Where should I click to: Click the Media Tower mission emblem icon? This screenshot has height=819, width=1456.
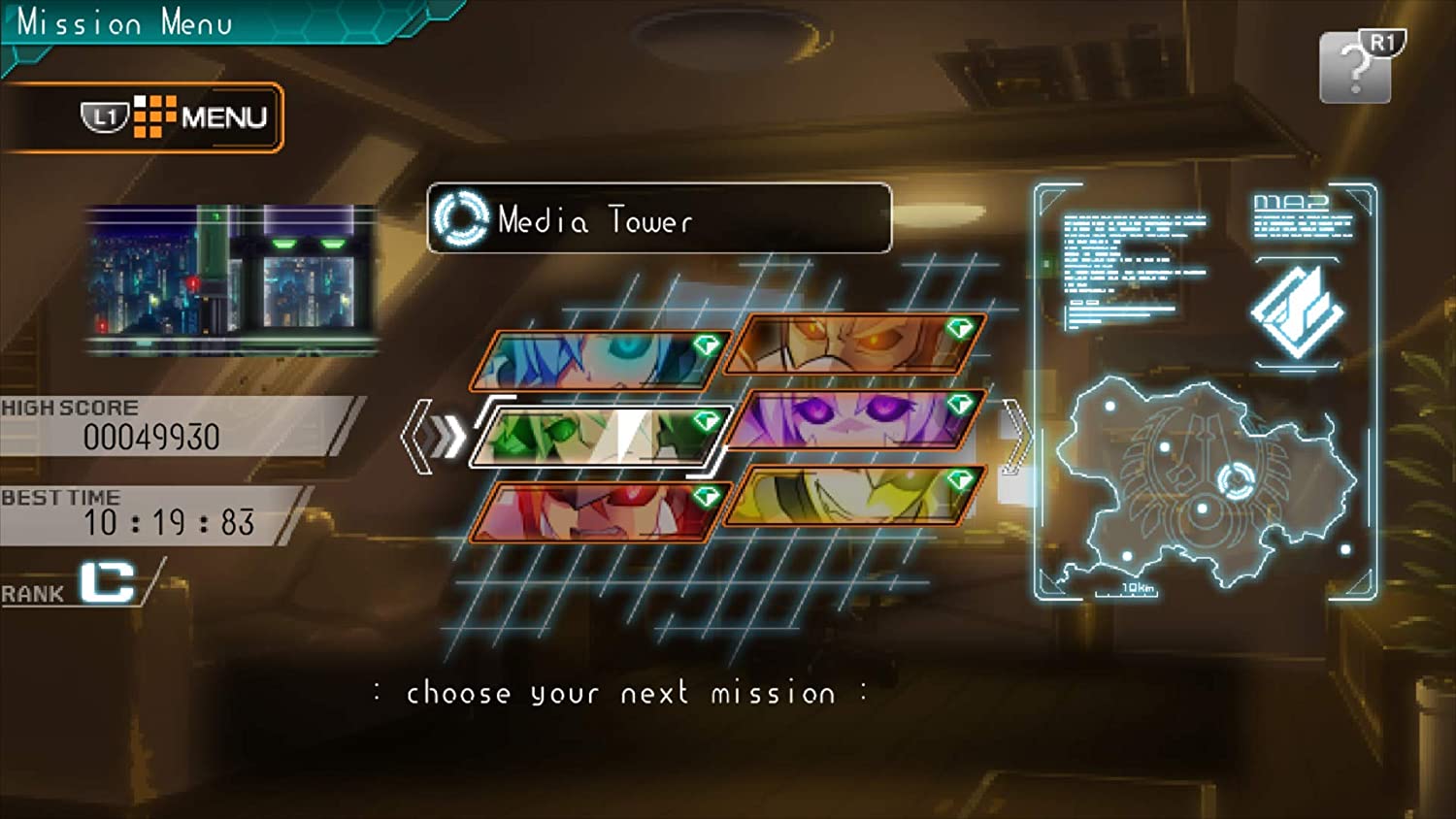point(461,220)
